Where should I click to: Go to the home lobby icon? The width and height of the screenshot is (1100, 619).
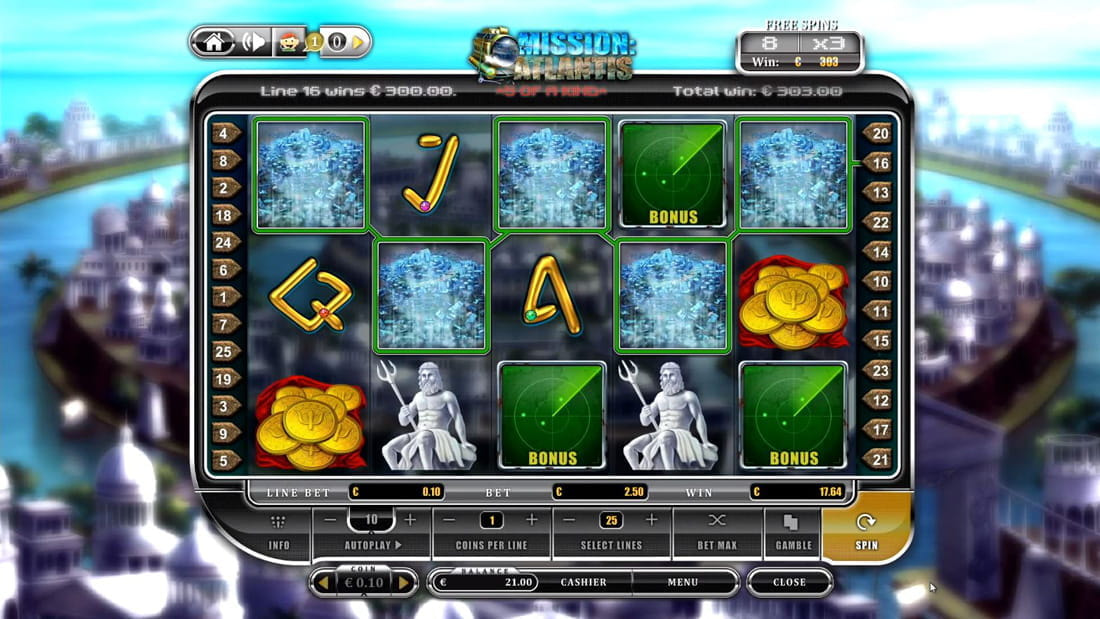[x=213, y=42]
